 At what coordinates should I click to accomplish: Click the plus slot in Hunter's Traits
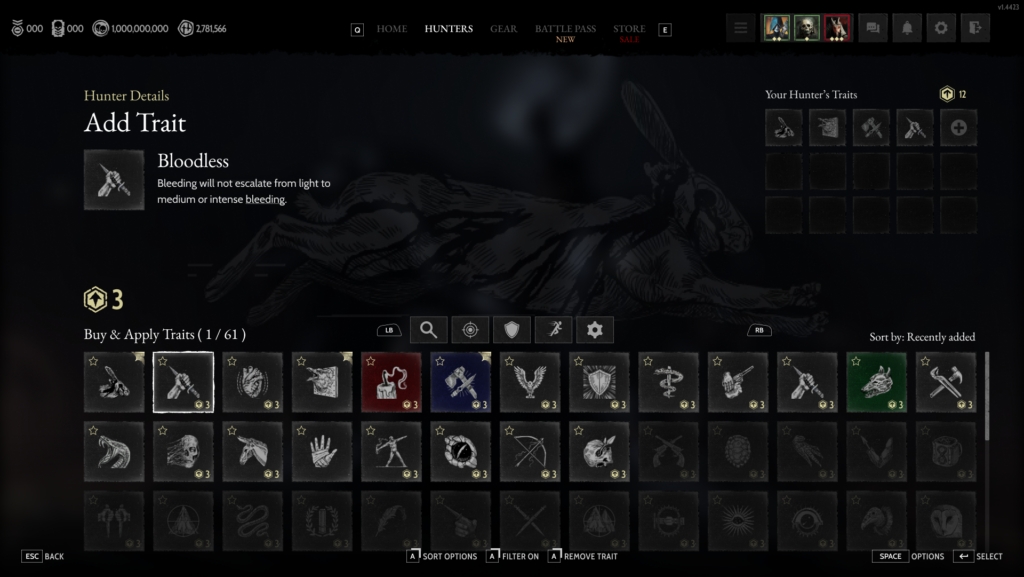tap(958, 128)
